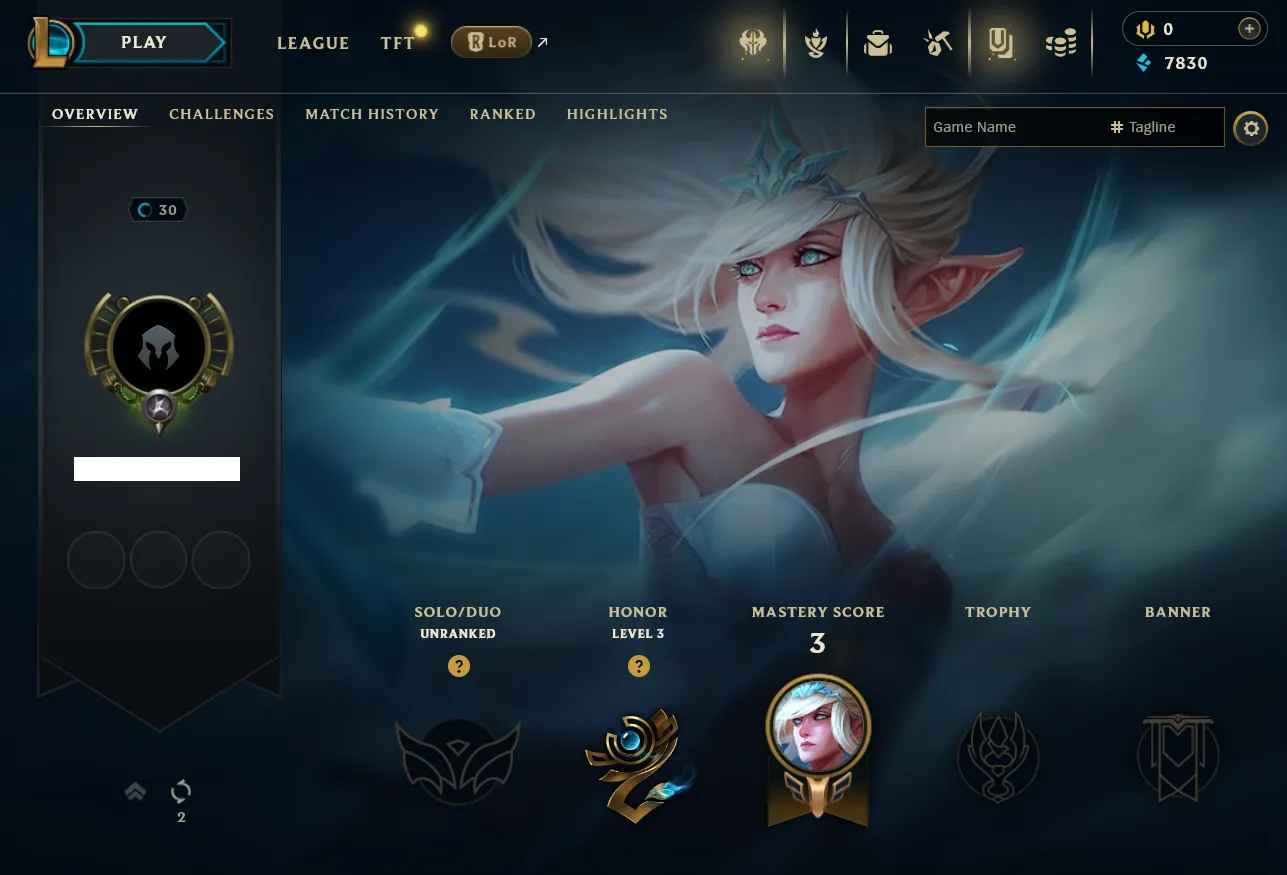The height and width of the screenshot is (875, 1287).
Task: Switch to the TFT section
Action: coord(397,43)
